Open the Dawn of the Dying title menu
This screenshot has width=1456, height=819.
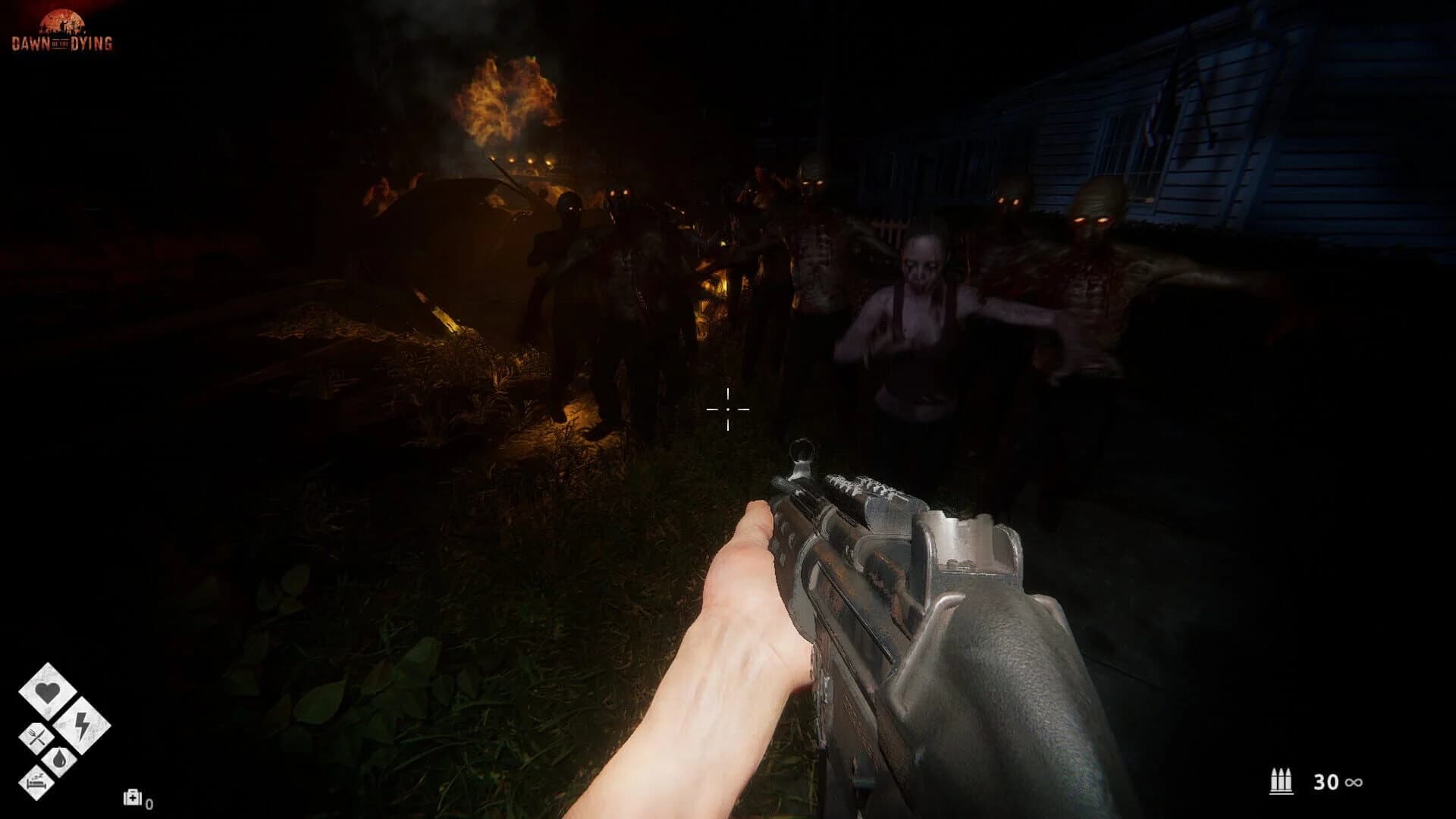click(63, 32)
